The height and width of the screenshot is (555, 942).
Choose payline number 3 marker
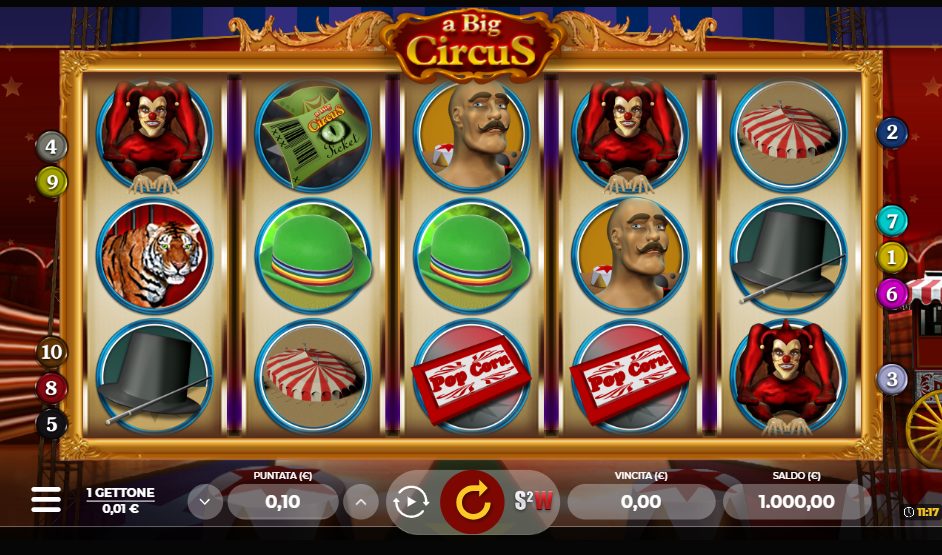[892, 379]
